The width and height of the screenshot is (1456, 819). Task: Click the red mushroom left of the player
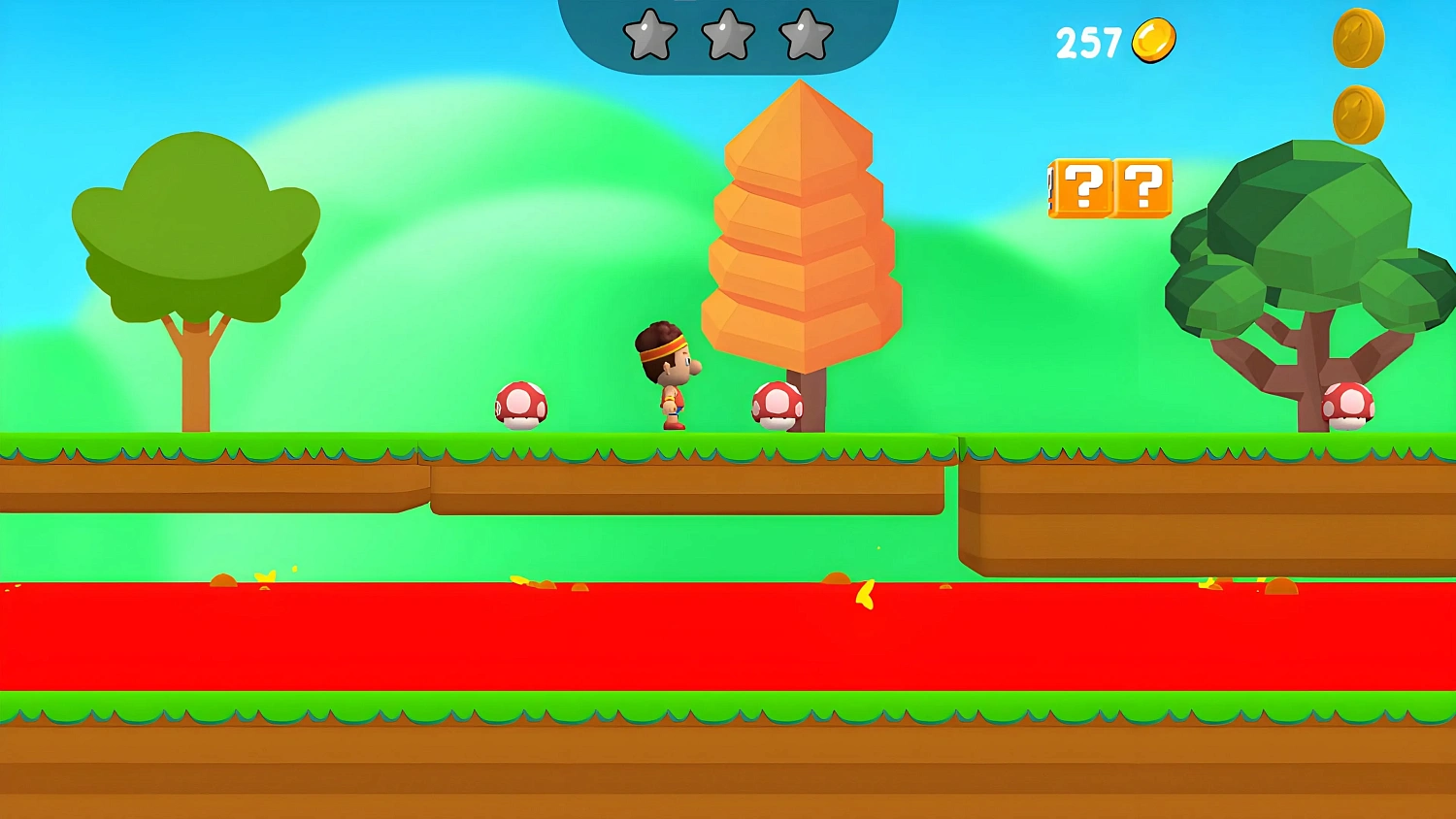(x=522, y=406)
